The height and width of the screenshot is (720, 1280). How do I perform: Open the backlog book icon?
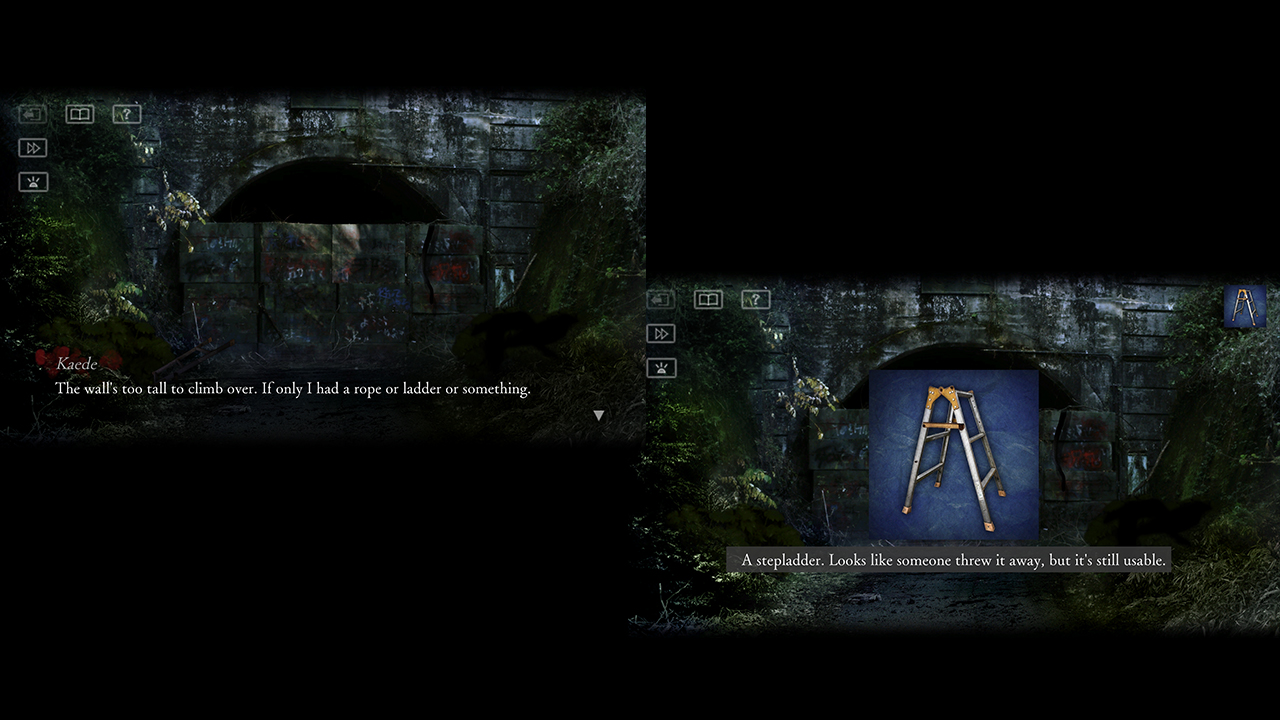(79, 114)
